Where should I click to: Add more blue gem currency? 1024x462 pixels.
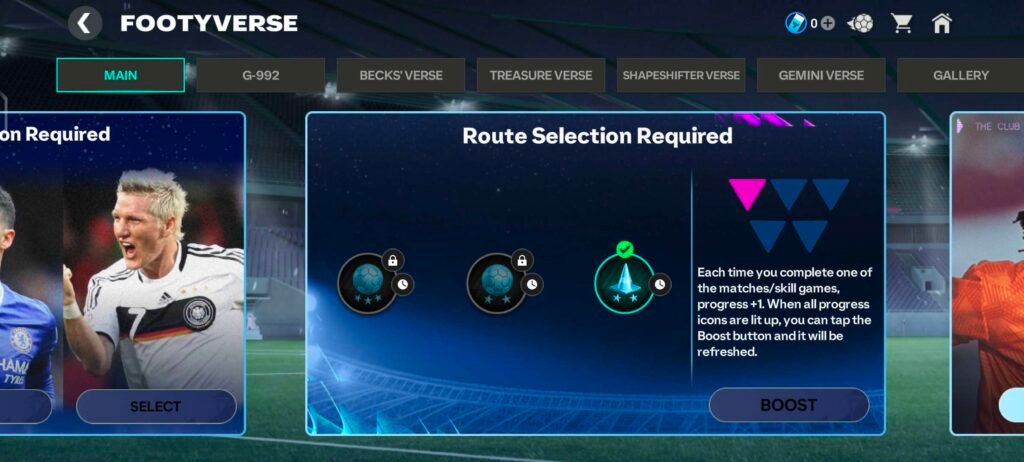[827, 23]
